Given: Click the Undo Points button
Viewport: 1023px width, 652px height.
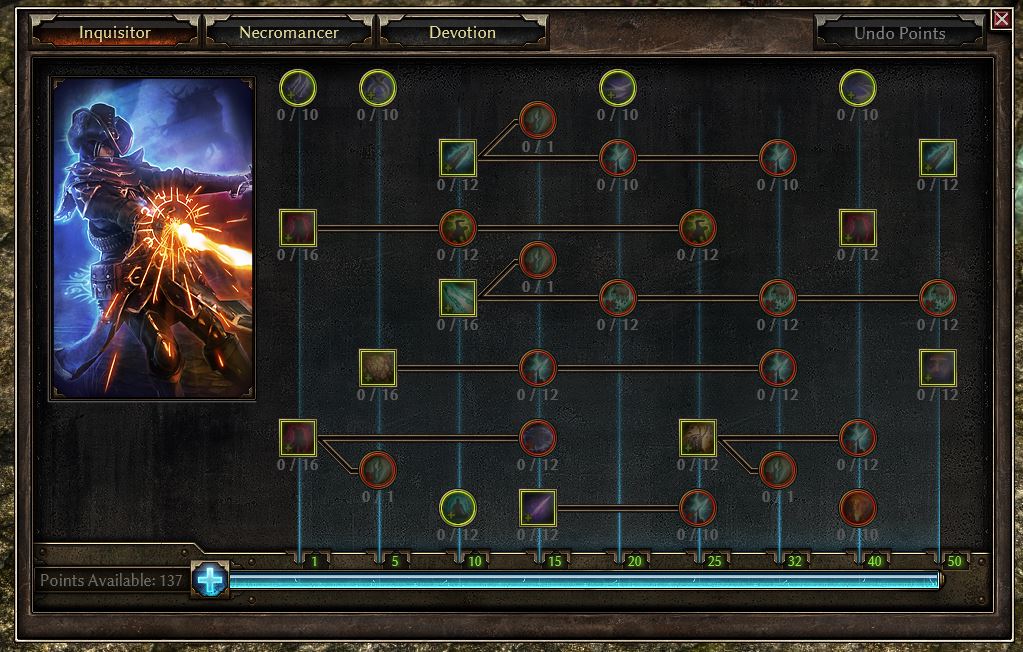Looking at the screenshot, I should tap(899, 33).
